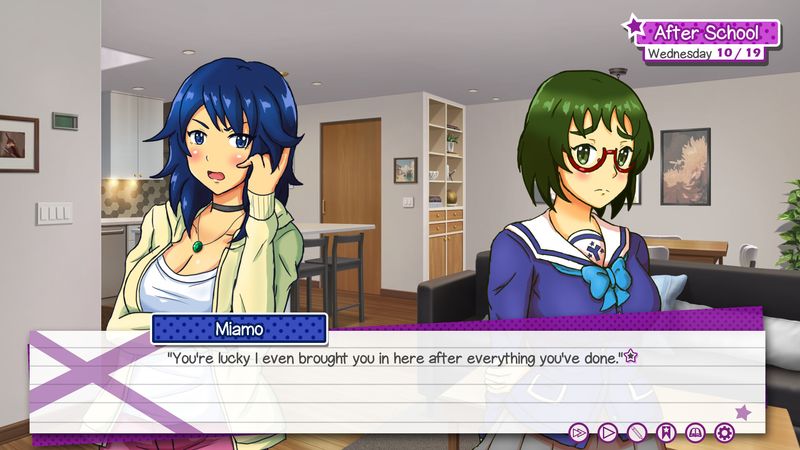This screenshot has height=450, width=800.
Task: Open the gear settings icon
Action: click(724, 432)
